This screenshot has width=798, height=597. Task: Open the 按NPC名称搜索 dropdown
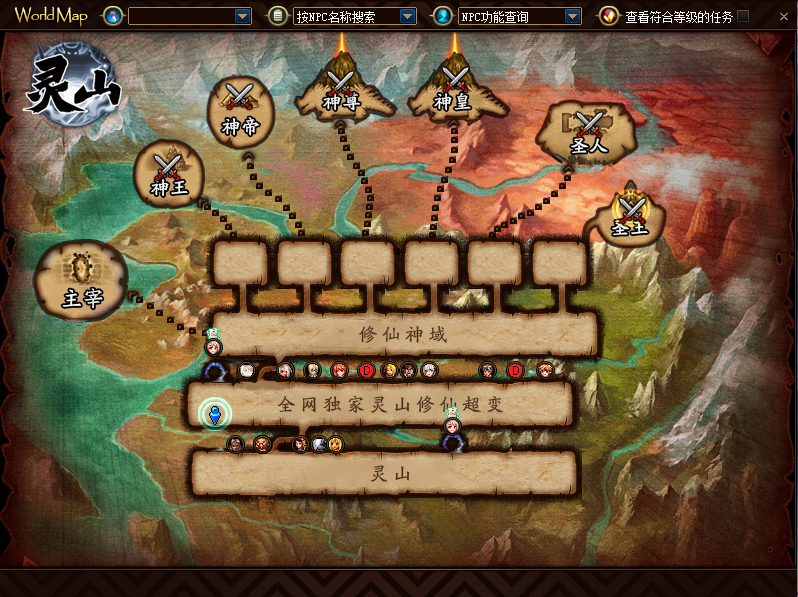pos(407,16)
